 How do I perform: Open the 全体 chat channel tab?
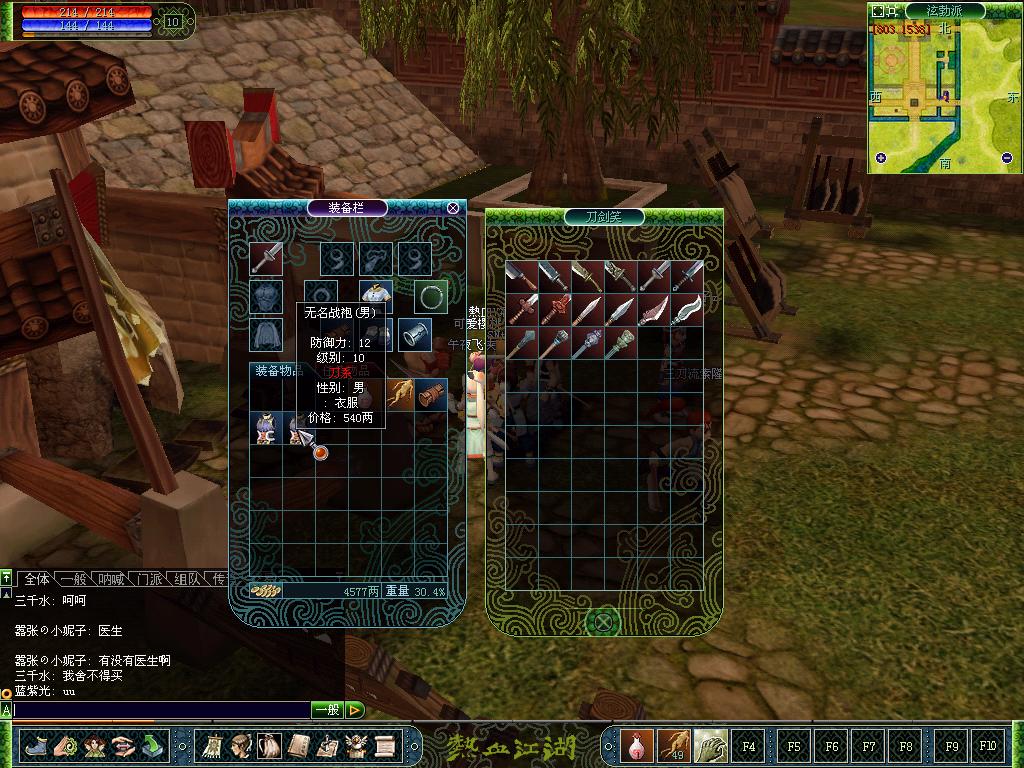[x=36, y=579]
